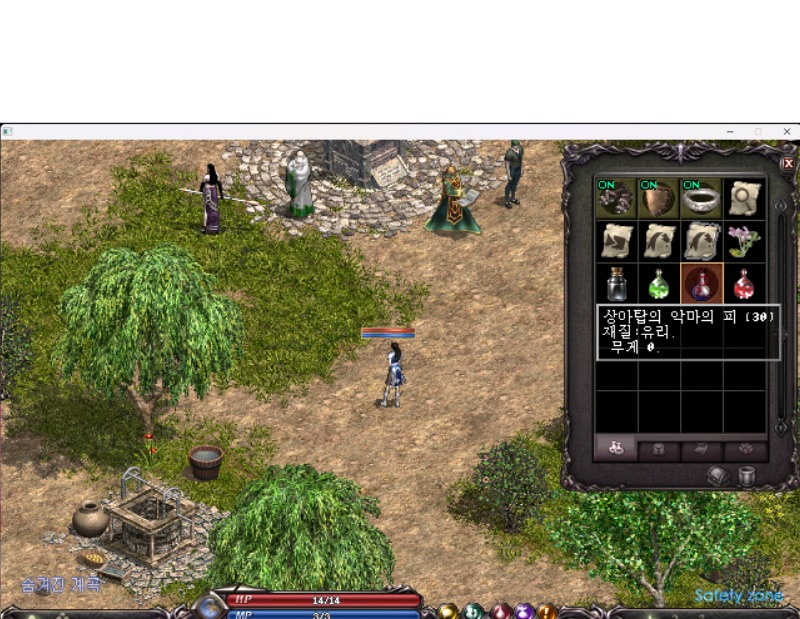Viewport: 800px width, 619px height.
Task: Use the green potion flask
Action: [659, 284]
